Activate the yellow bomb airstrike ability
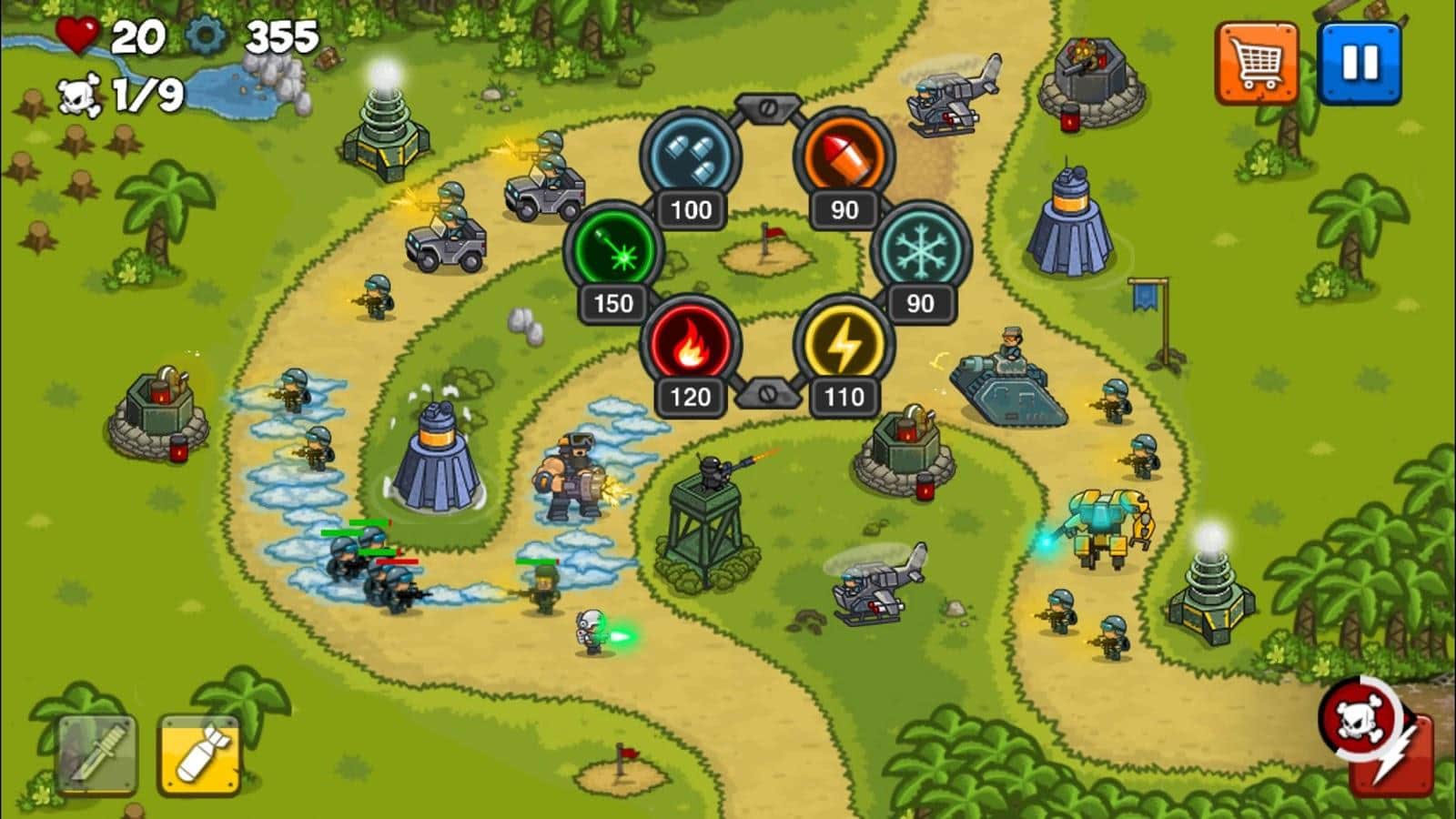This screenshot has width=1456, height=819. 199,754
